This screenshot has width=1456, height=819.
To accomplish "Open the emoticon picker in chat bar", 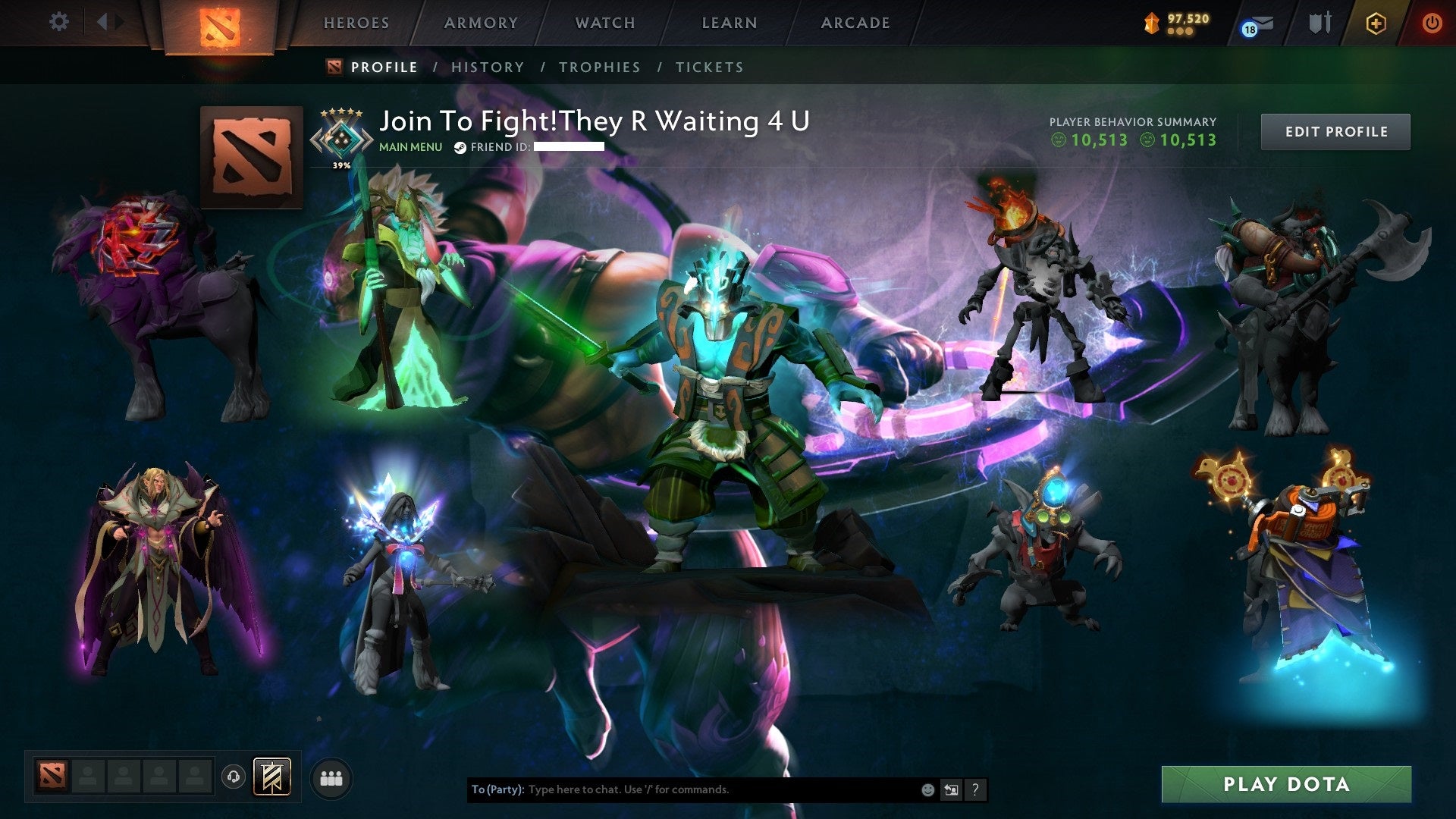I will (x=927, y=789).
